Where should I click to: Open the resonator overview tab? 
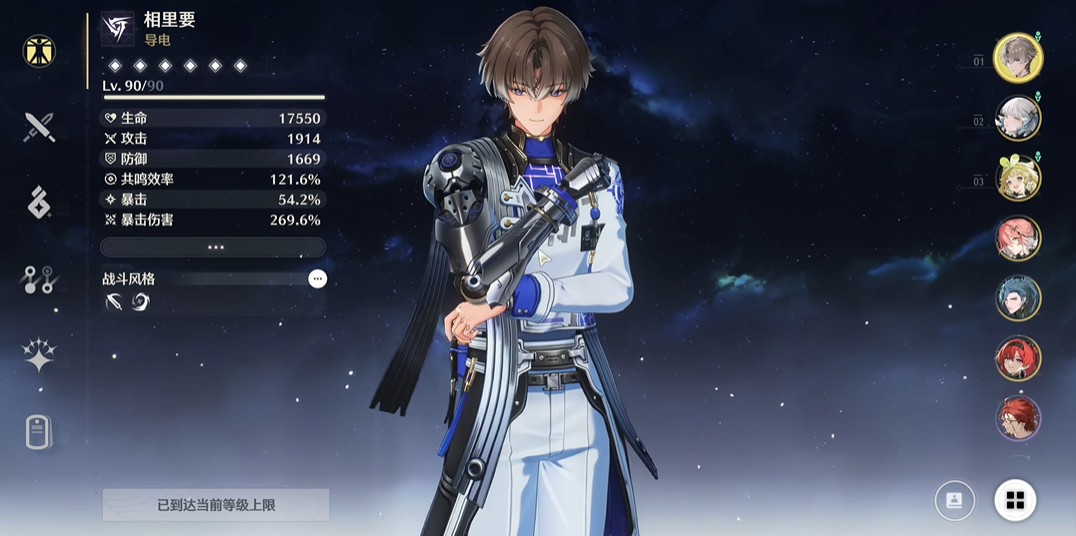[39, 51]
